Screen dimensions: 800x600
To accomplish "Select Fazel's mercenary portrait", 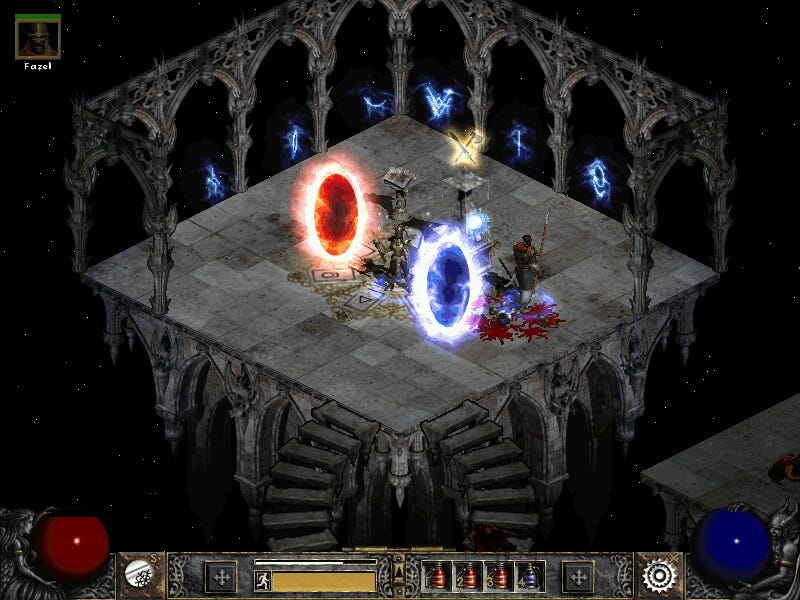I will (x=38, y=37).
